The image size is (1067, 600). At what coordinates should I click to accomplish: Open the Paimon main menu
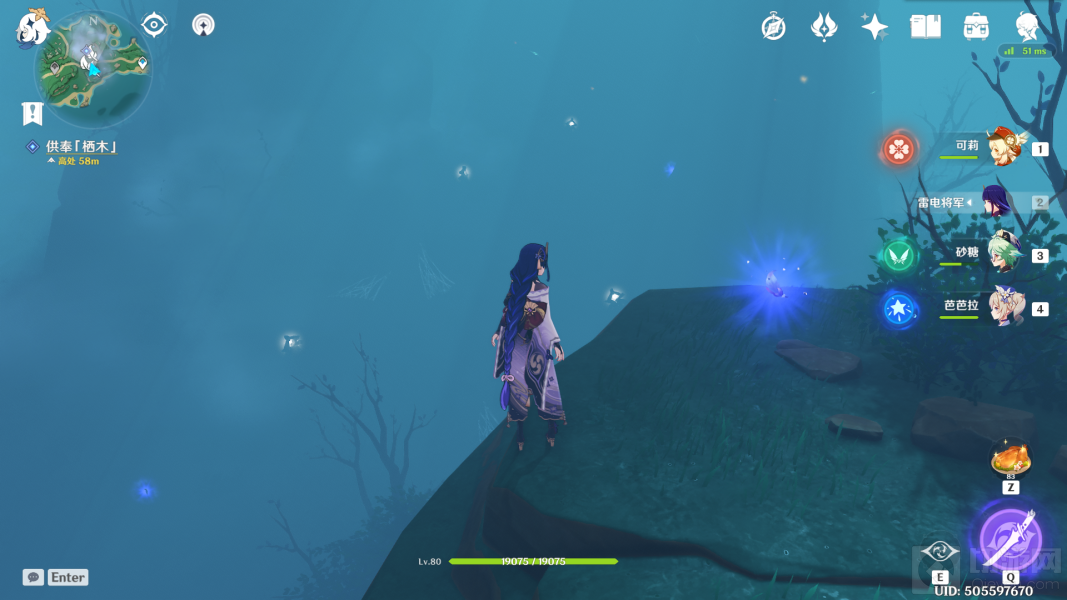click(33, 27)
